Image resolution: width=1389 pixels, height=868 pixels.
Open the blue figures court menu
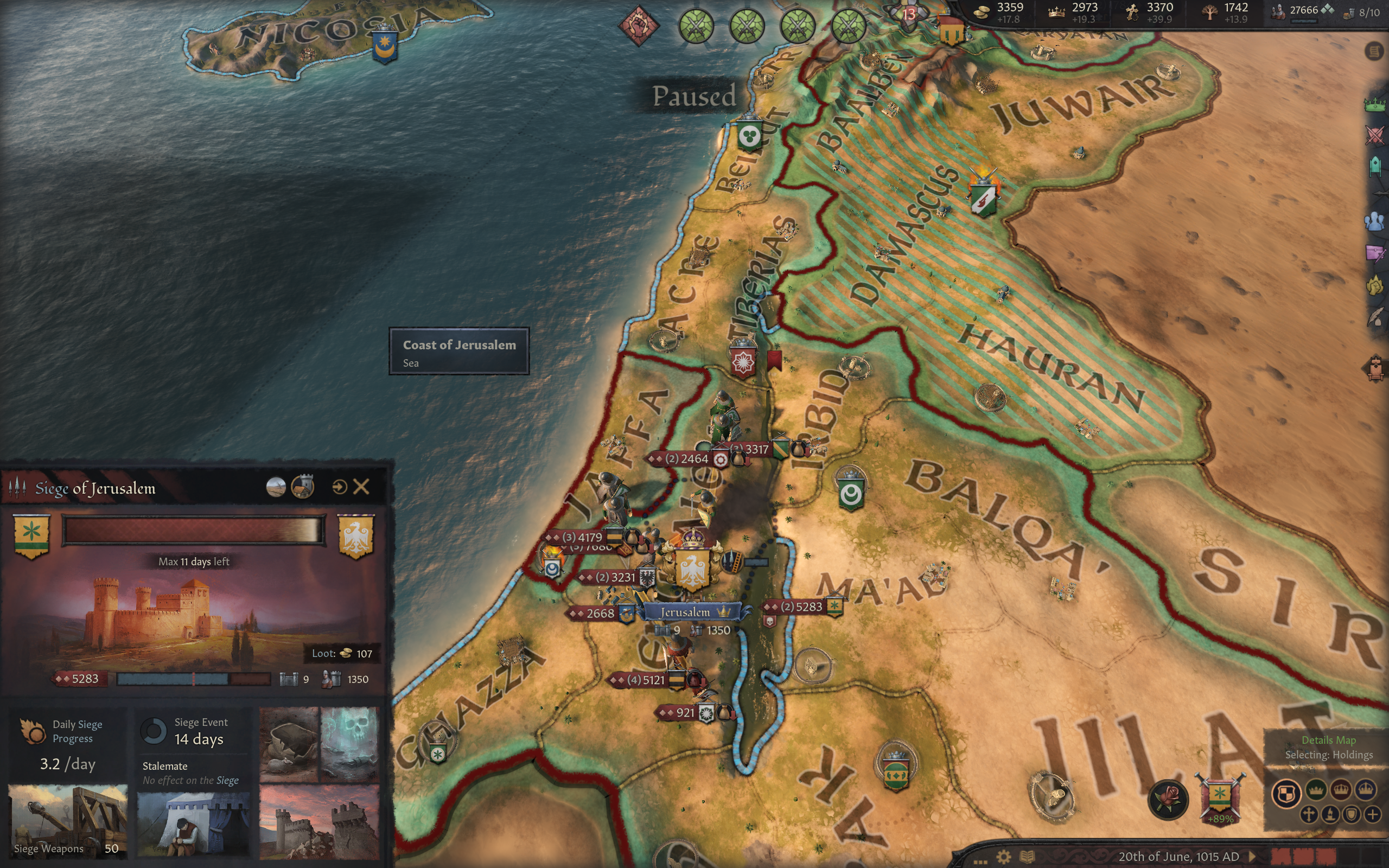click(1375, 221)
